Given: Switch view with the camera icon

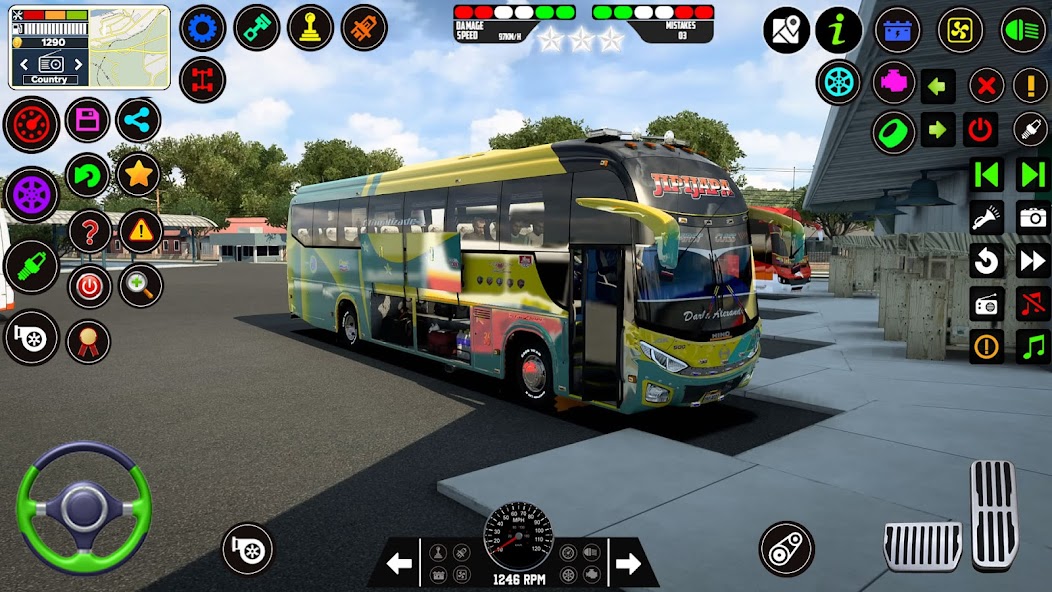Looking at the screenshot, I should pyautogui.click(x=1032, y=217).
